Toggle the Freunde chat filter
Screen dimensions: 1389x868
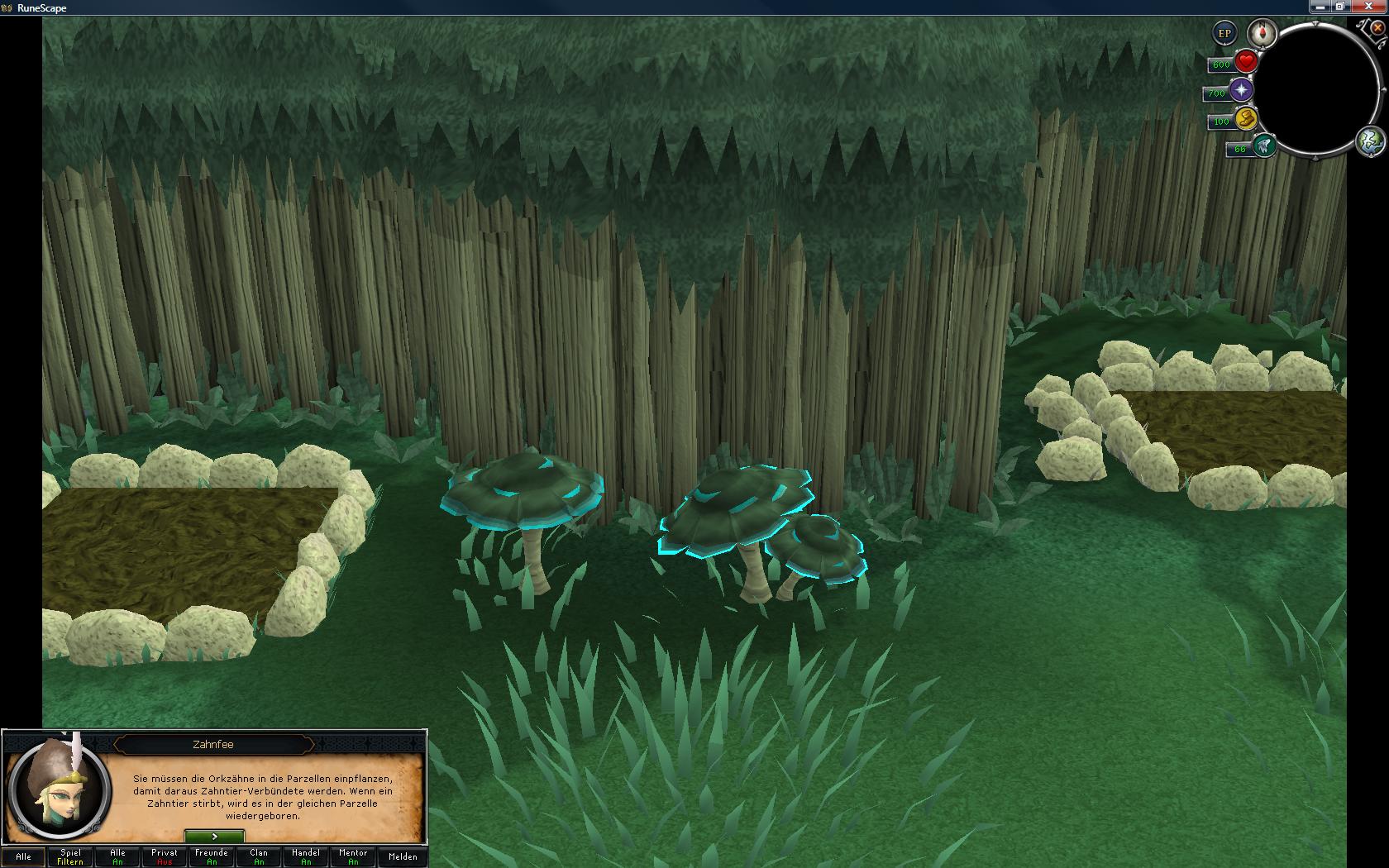pos(212,856)
